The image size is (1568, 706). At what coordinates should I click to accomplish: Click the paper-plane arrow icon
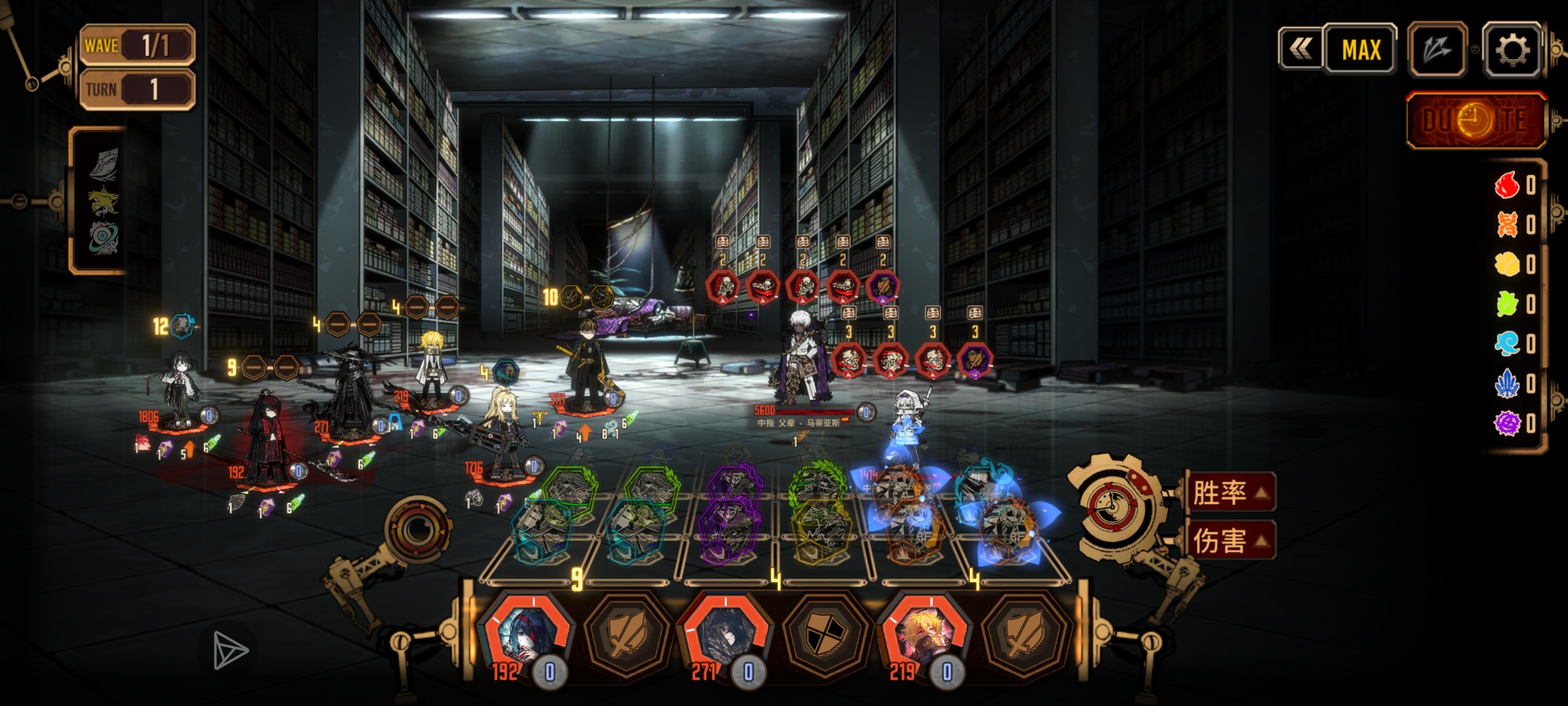click(230, 651)
